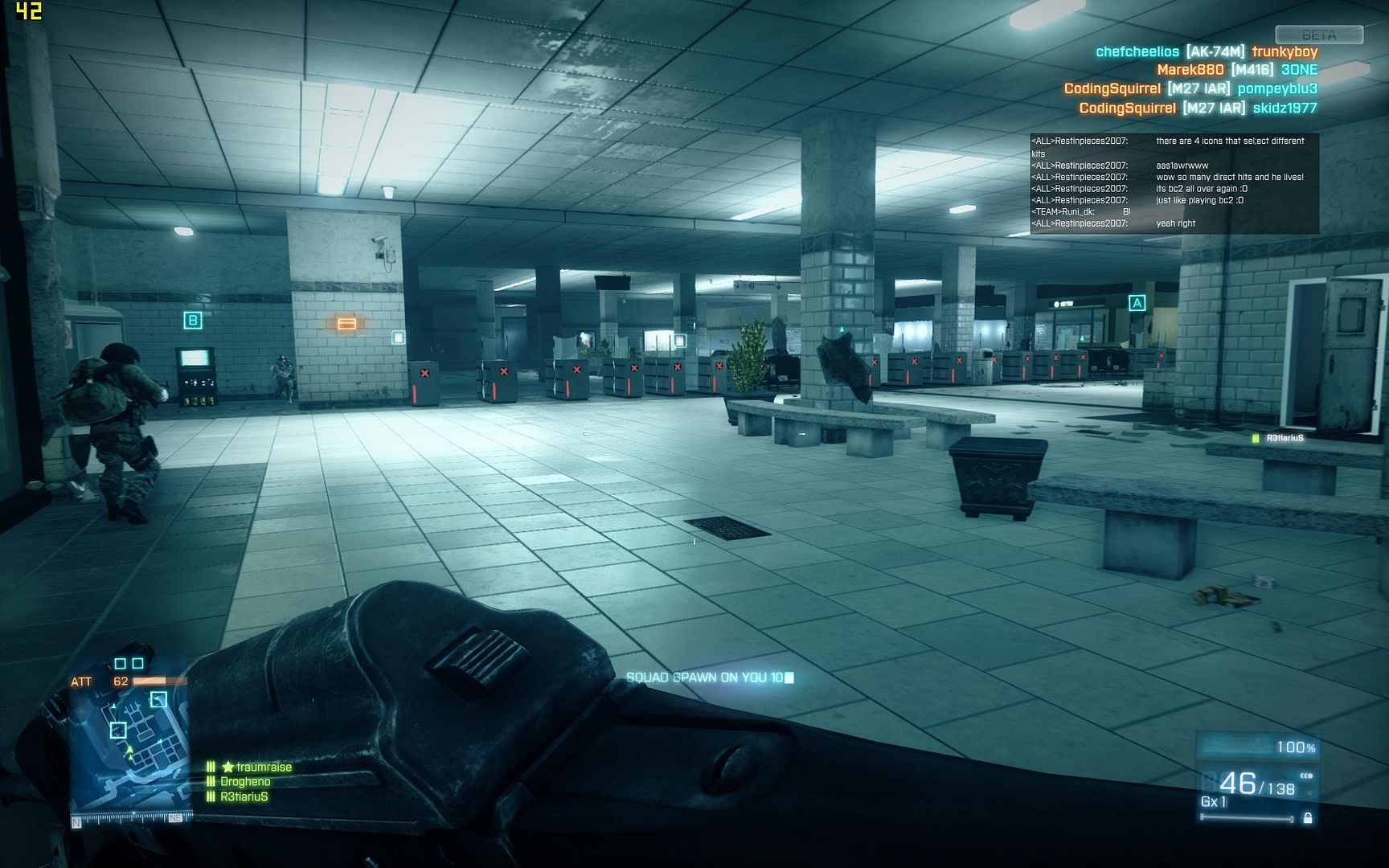Select the Marek880 M416 kill feed entry

point(1237,70)
